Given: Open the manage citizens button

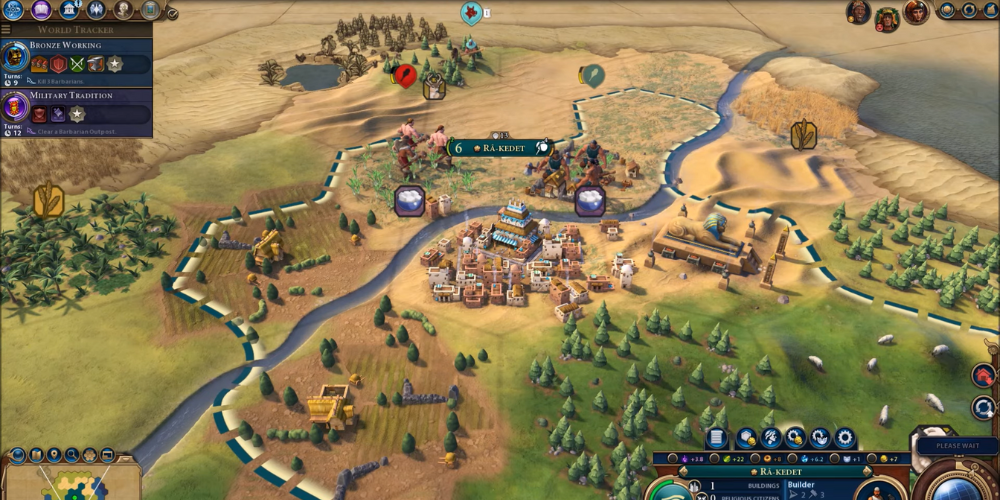Looking at the screenshot, I should [771, 437].
